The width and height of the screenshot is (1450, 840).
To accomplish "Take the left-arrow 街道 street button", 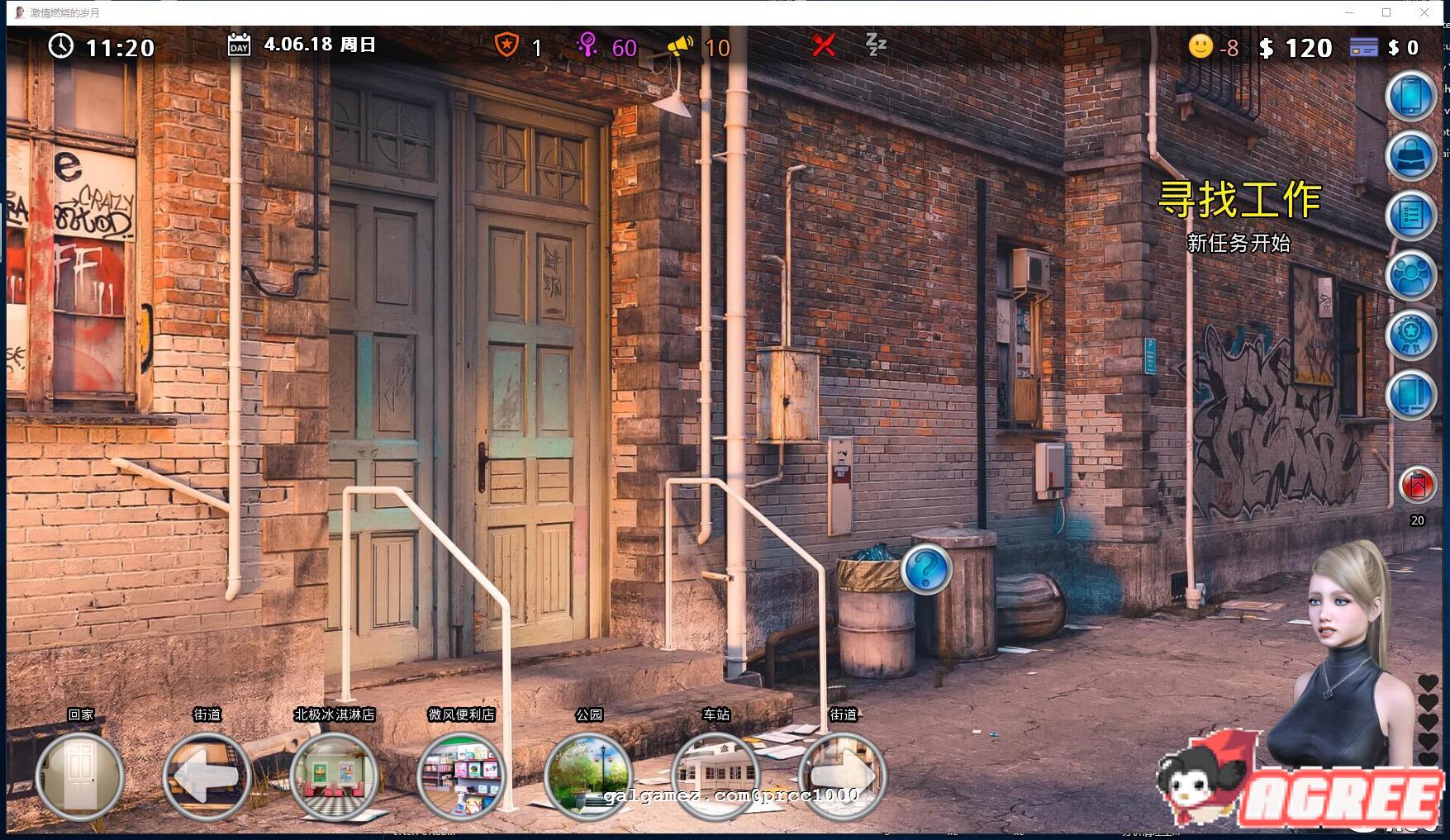I will (207, 776).
